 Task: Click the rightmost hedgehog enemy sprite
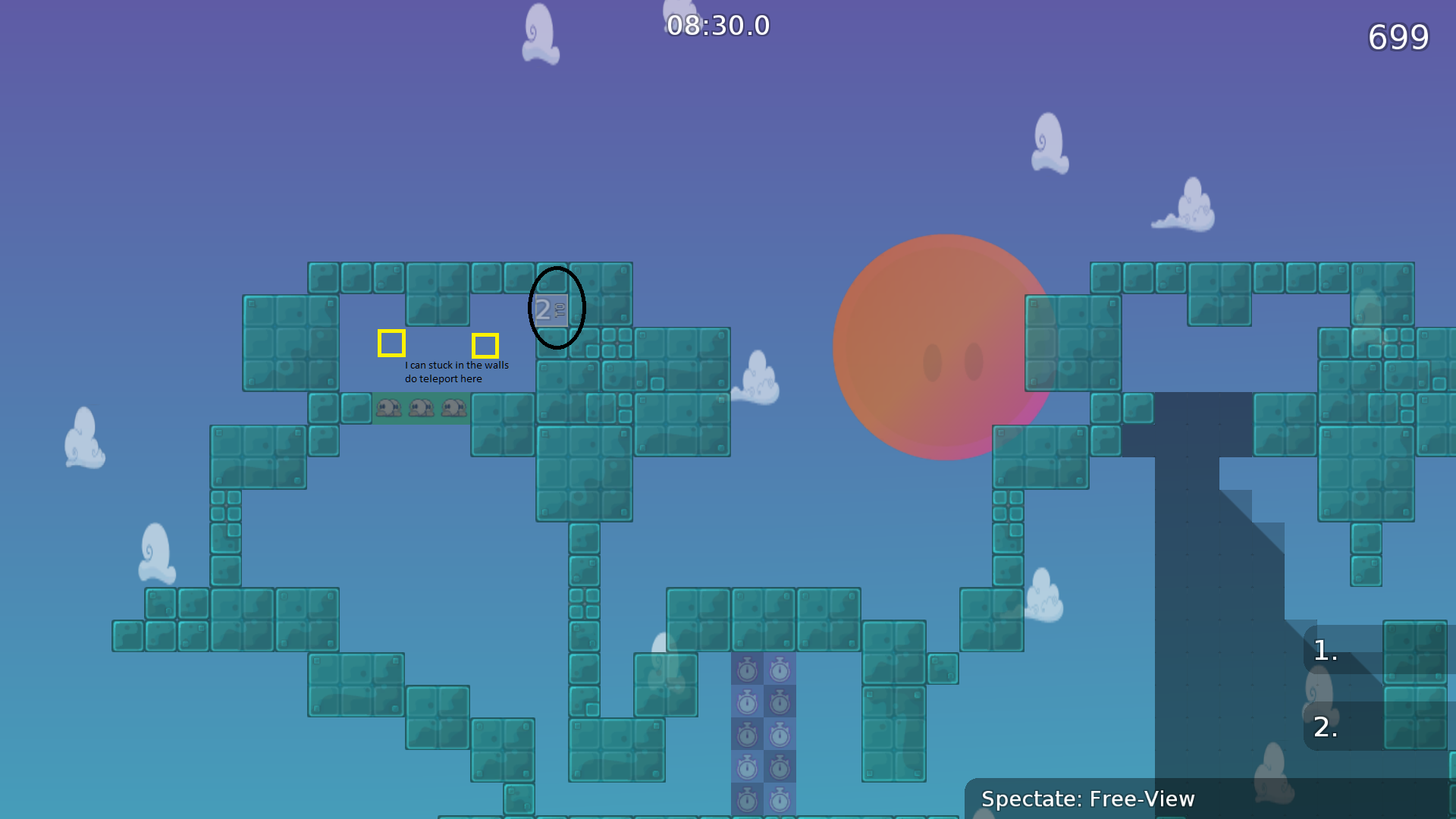pyautogui.click(x=453, y=409)
